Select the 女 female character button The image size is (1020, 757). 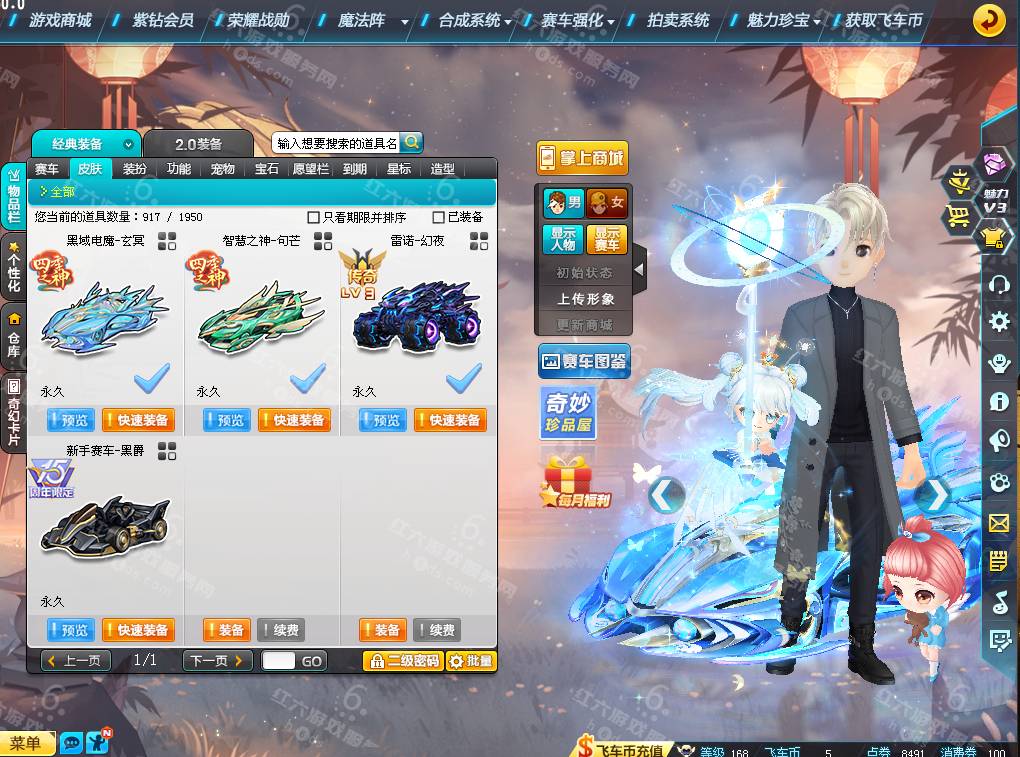coord(607,203)
